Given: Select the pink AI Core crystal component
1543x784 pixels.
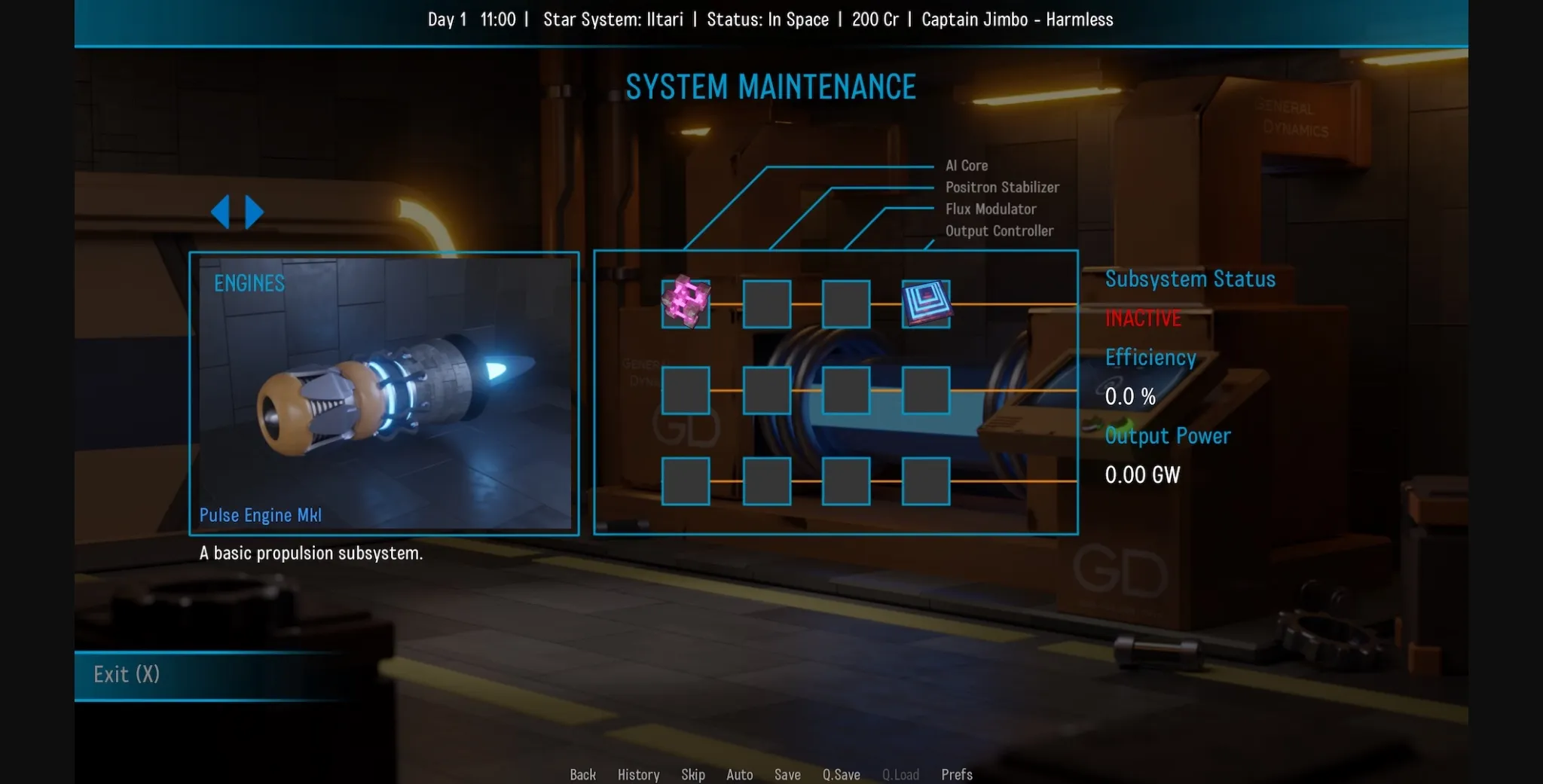Looking at the screenshot, I should pos(686,304).
